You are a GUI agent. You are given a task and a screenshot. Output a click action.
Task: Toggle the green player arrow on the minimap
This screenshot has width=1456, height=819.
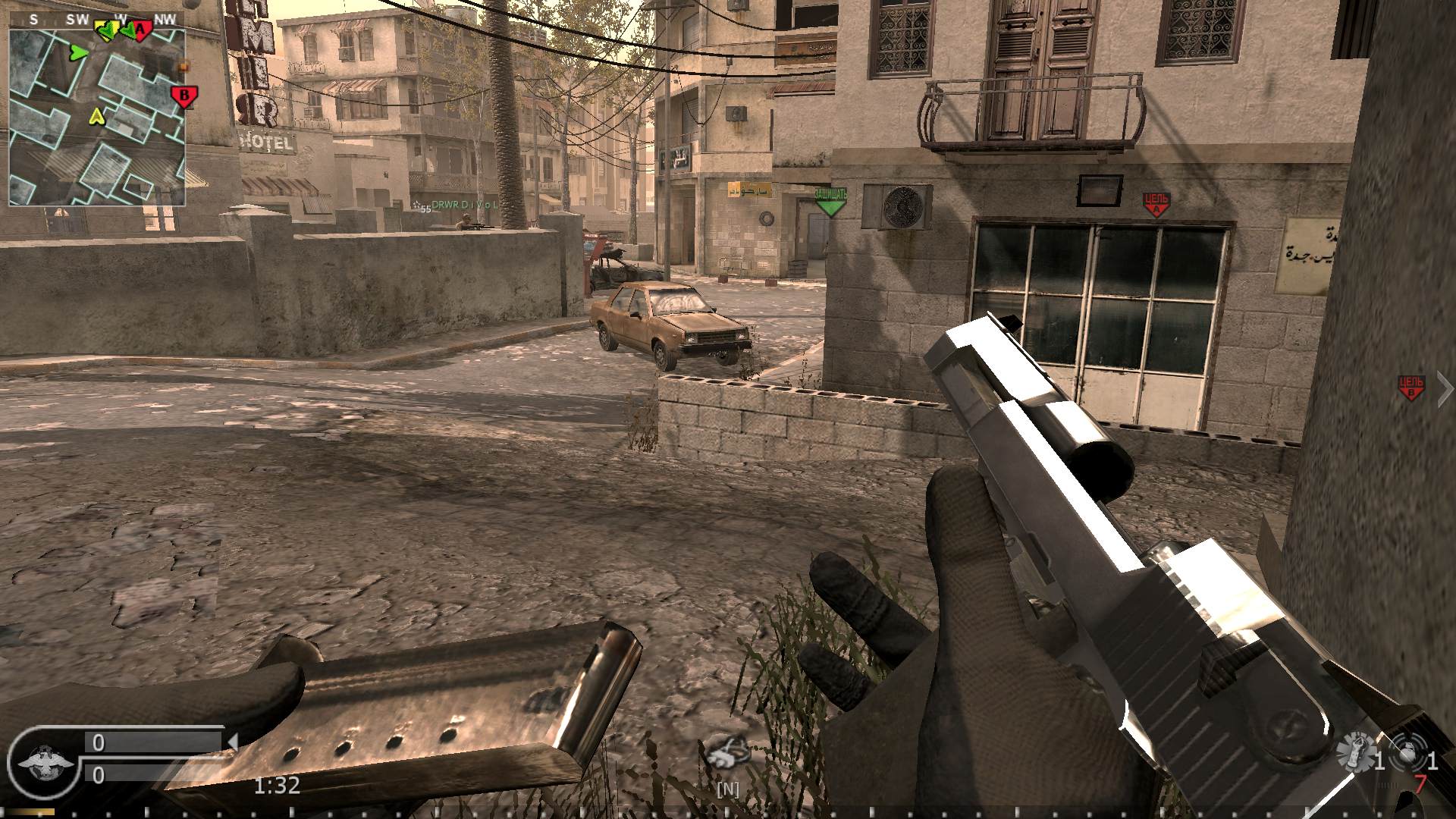pos(78,53)
